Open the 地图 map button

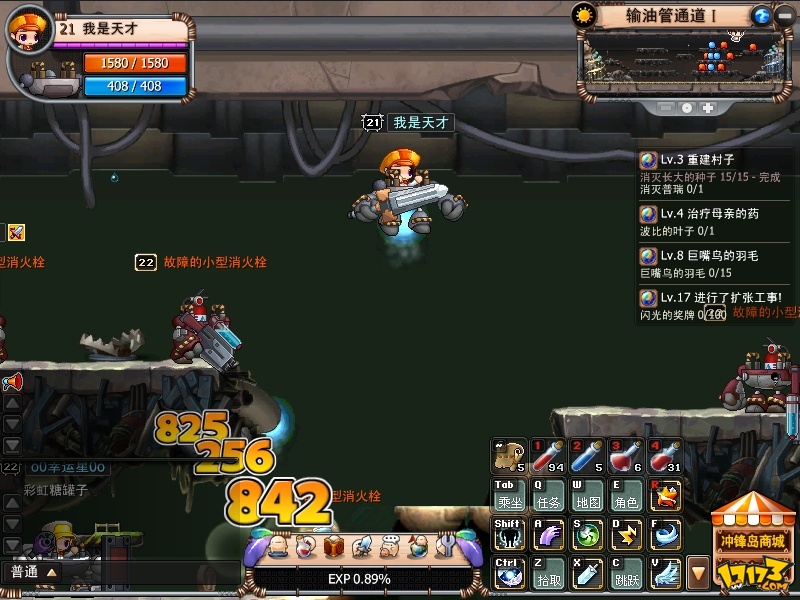coord(586,495)
